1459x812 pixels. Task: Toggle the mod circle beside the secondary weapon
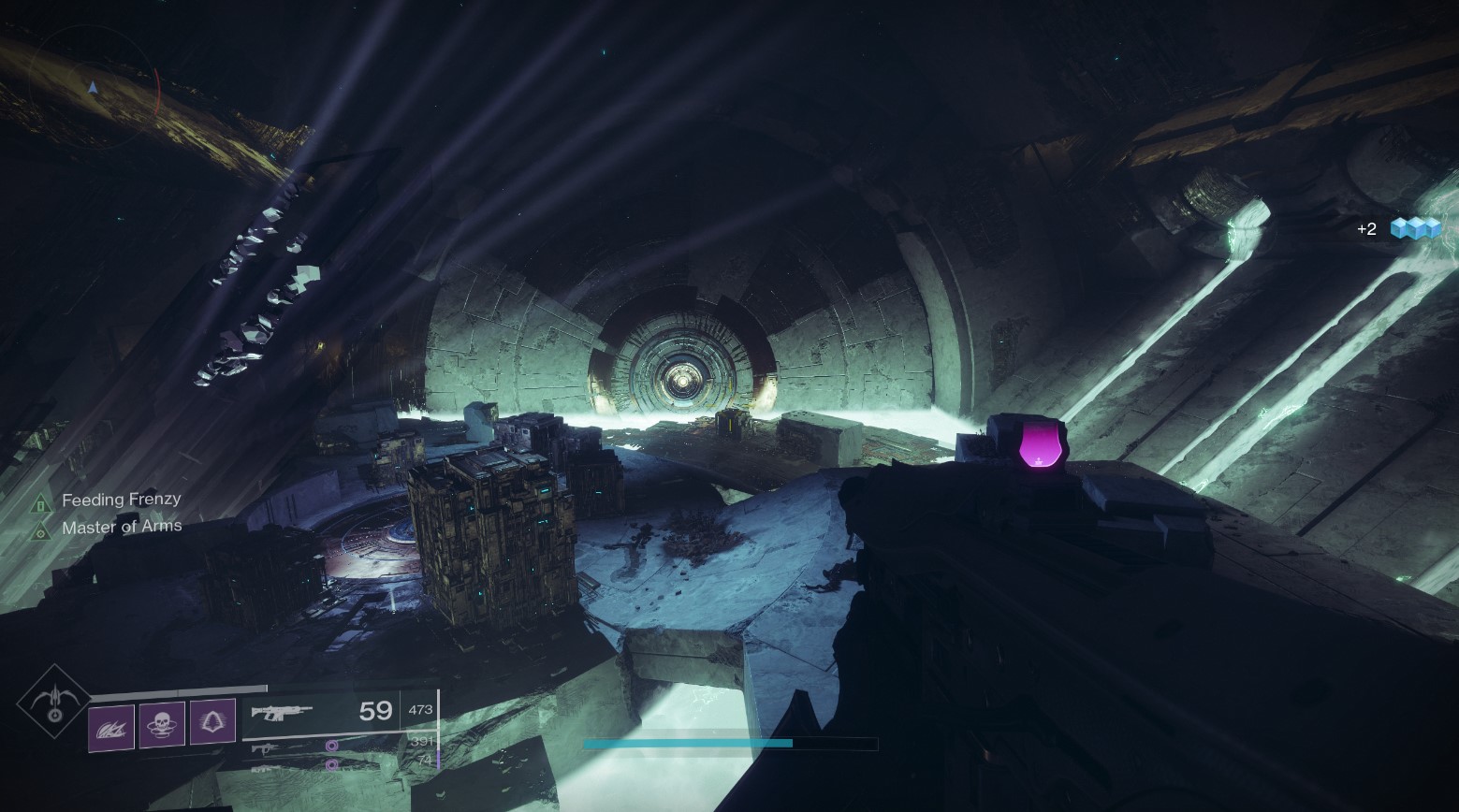[x=329, y=747]
